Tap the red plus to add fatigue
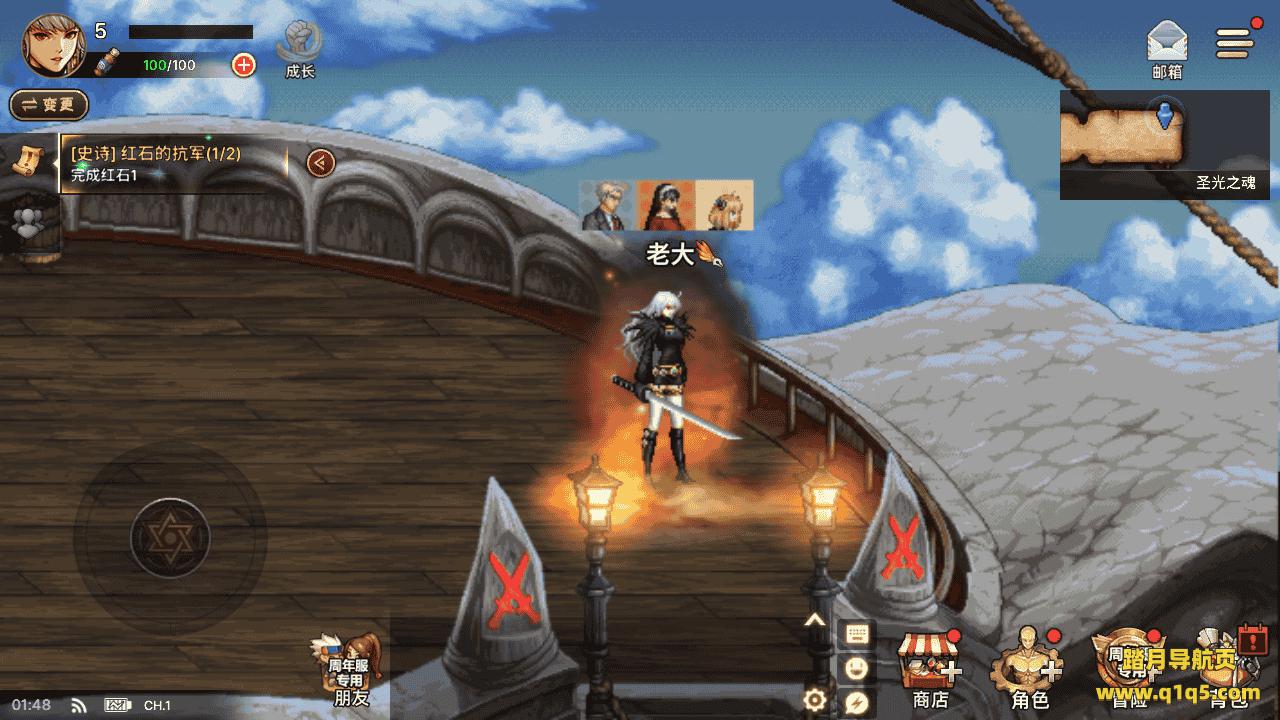1280x720 pixels. pos(243,65)
